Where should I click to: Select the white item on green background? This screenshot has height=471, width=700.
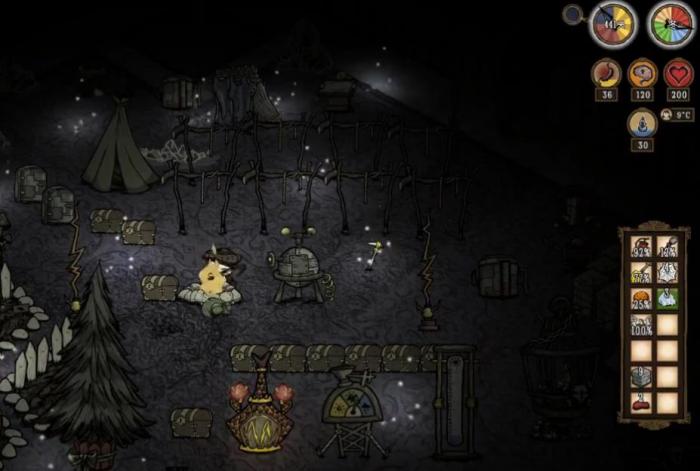tap(666, 299)
